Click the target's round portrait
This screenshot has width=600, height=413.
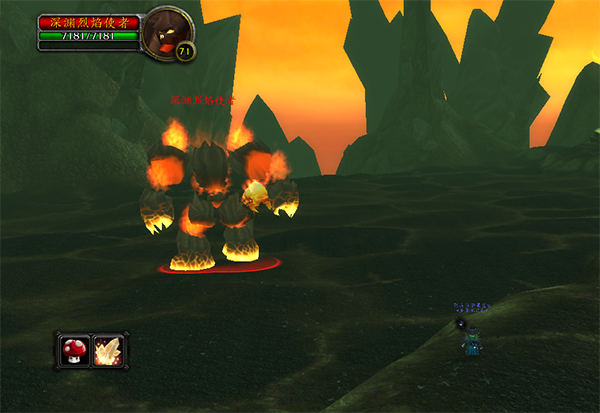pyautogui.click(x=165, y=32)
